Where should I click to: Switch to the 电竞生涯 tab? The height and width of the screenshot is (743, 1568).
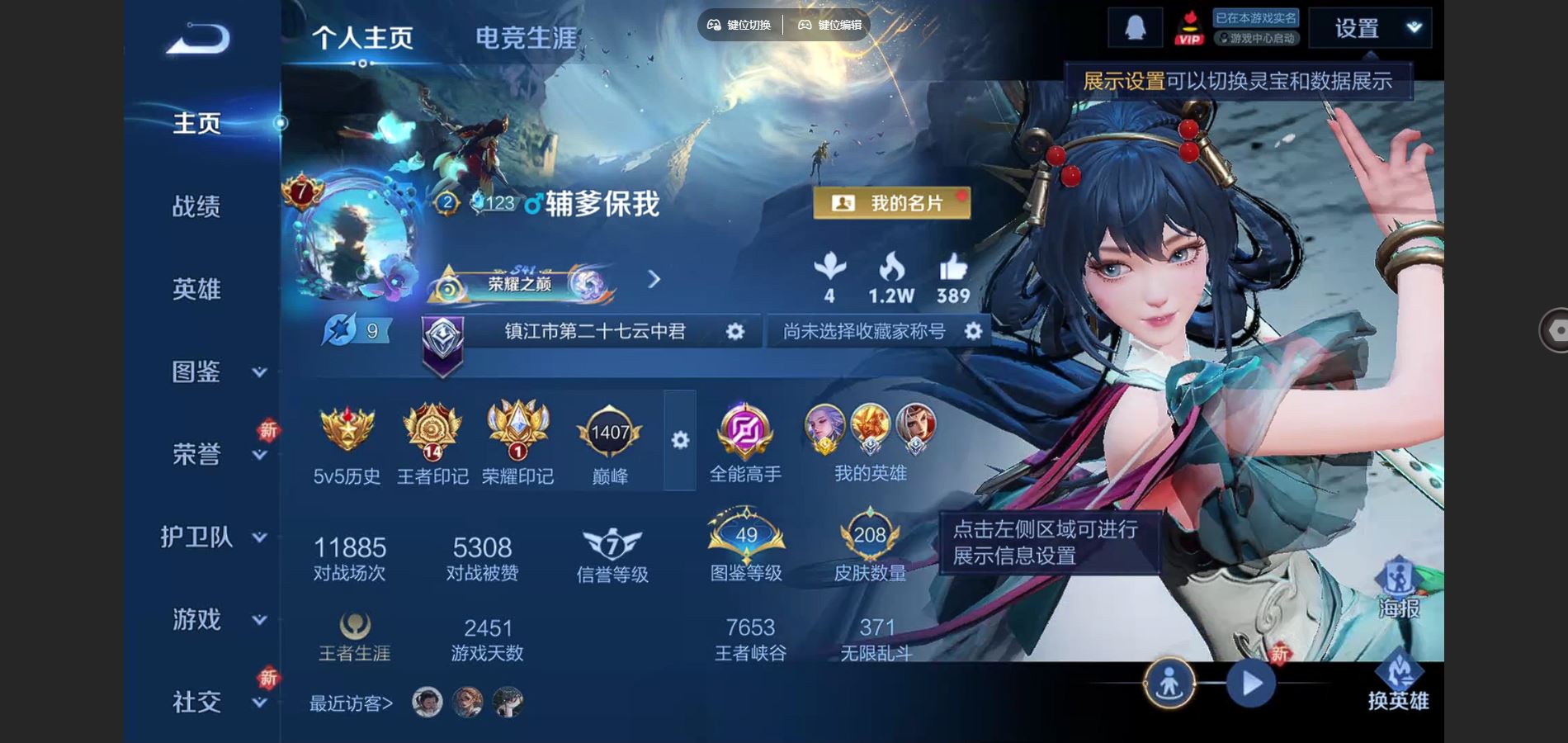point(526,37)
